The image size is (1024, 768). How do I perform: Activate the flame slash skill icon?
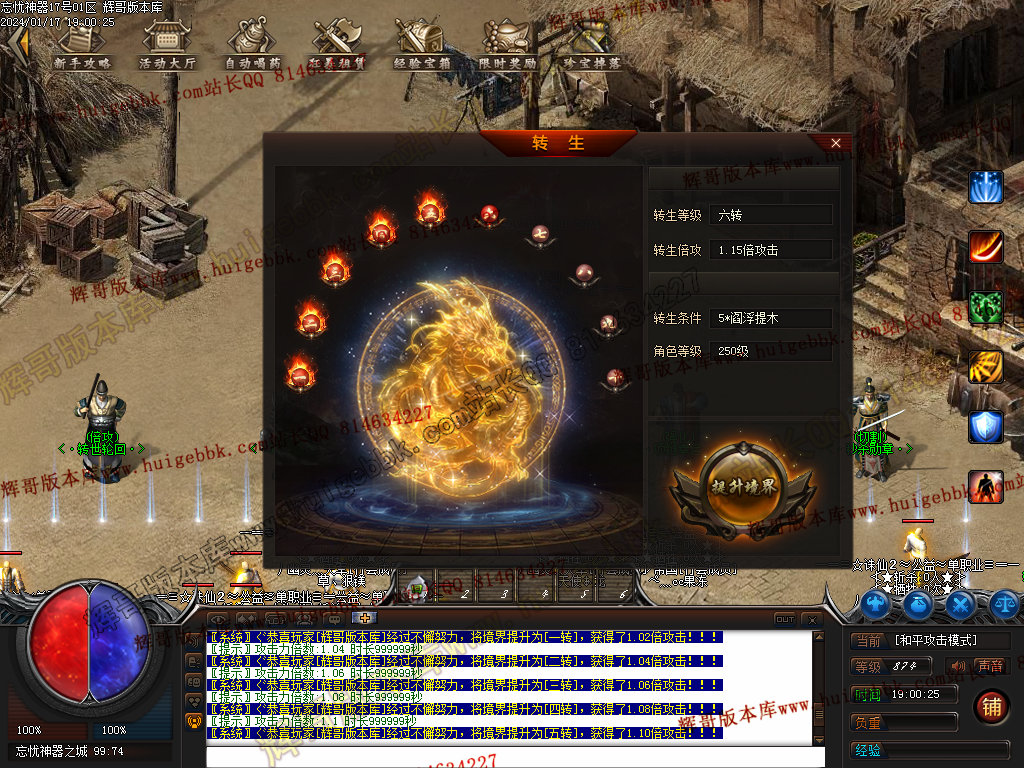point(985,247)
